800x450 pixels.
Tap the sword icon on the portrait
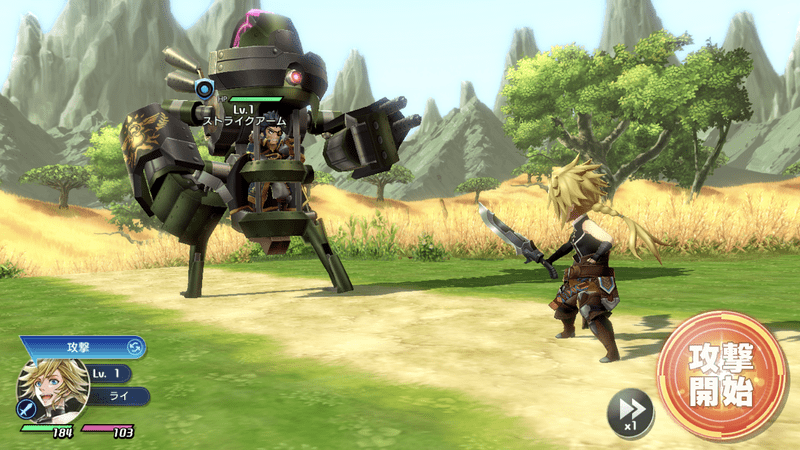[x=25, y=408]
